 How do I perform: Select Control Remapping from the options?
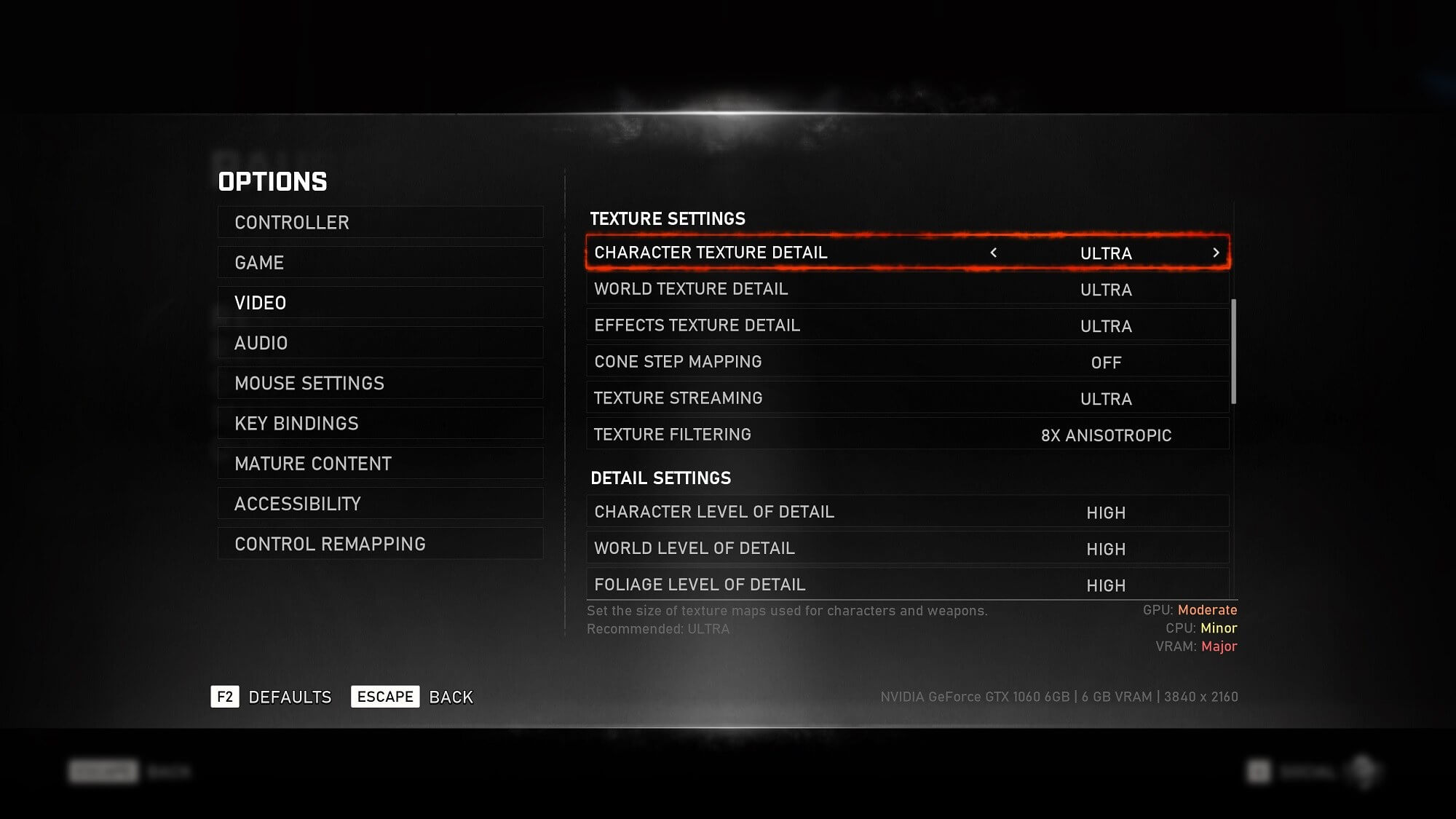point(380,544)
